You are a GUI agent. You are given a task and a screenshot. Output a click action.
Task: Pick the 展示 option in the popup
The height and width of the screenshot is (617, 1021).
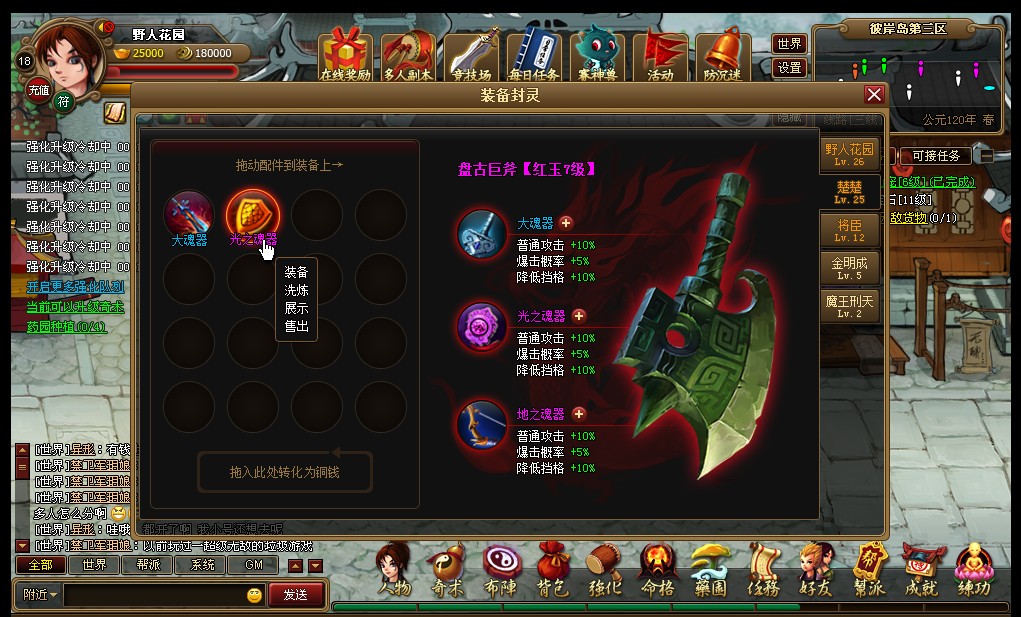(x=296, y=308)
